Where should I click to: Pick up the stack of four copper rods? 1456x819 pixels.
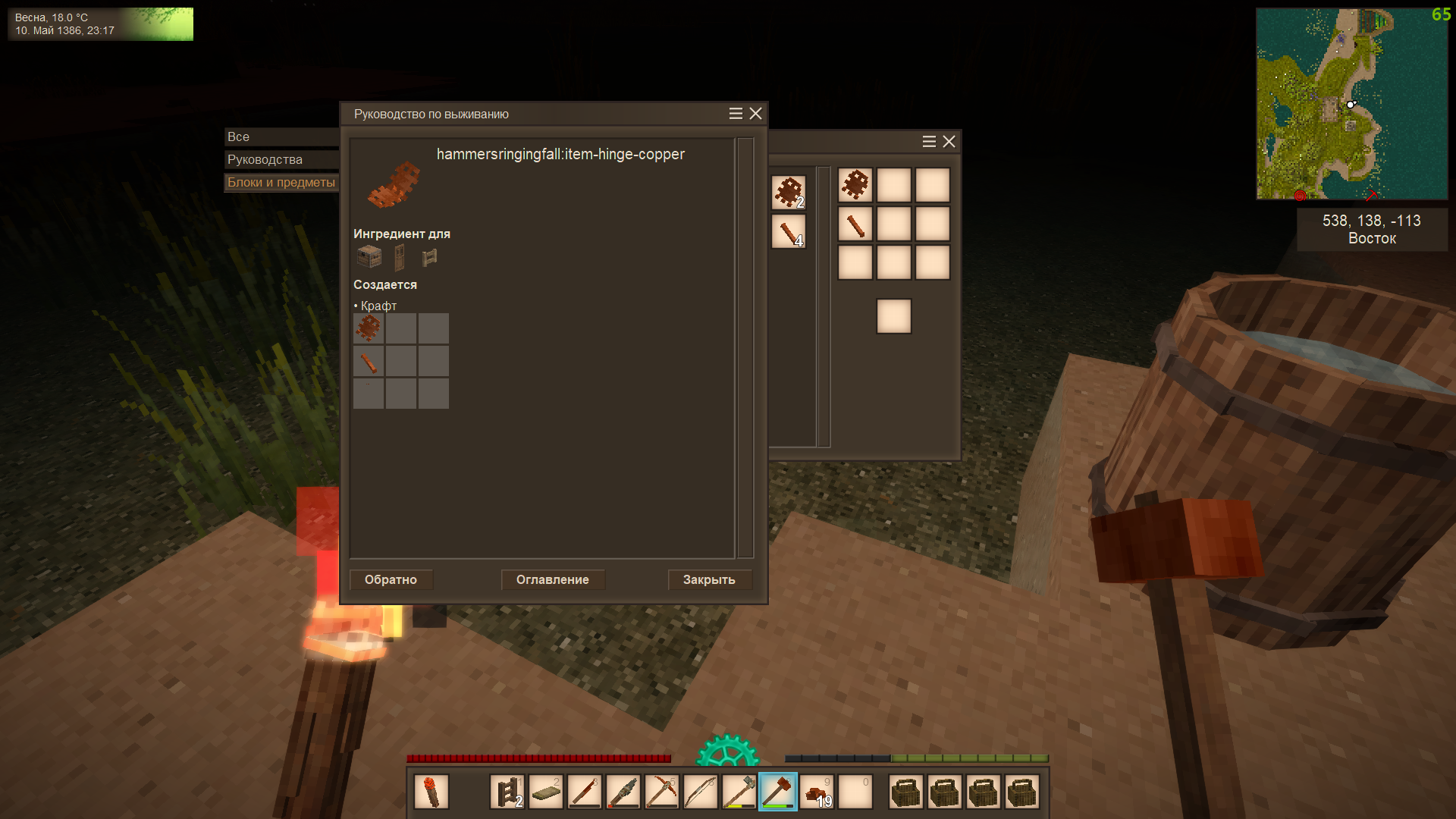[788, 231]
